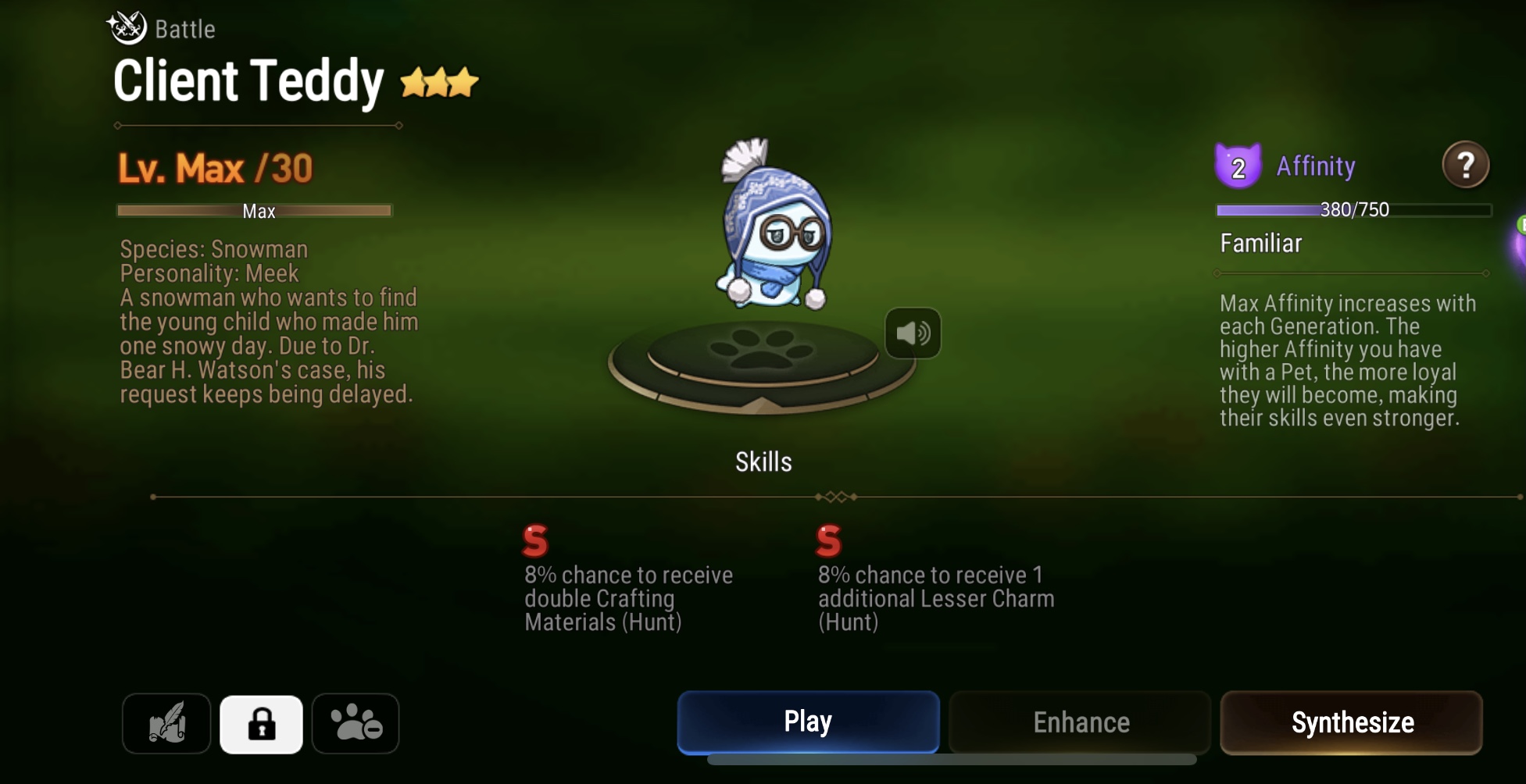
Task: Select the Battle label at the top
Action: pos(182,28)
